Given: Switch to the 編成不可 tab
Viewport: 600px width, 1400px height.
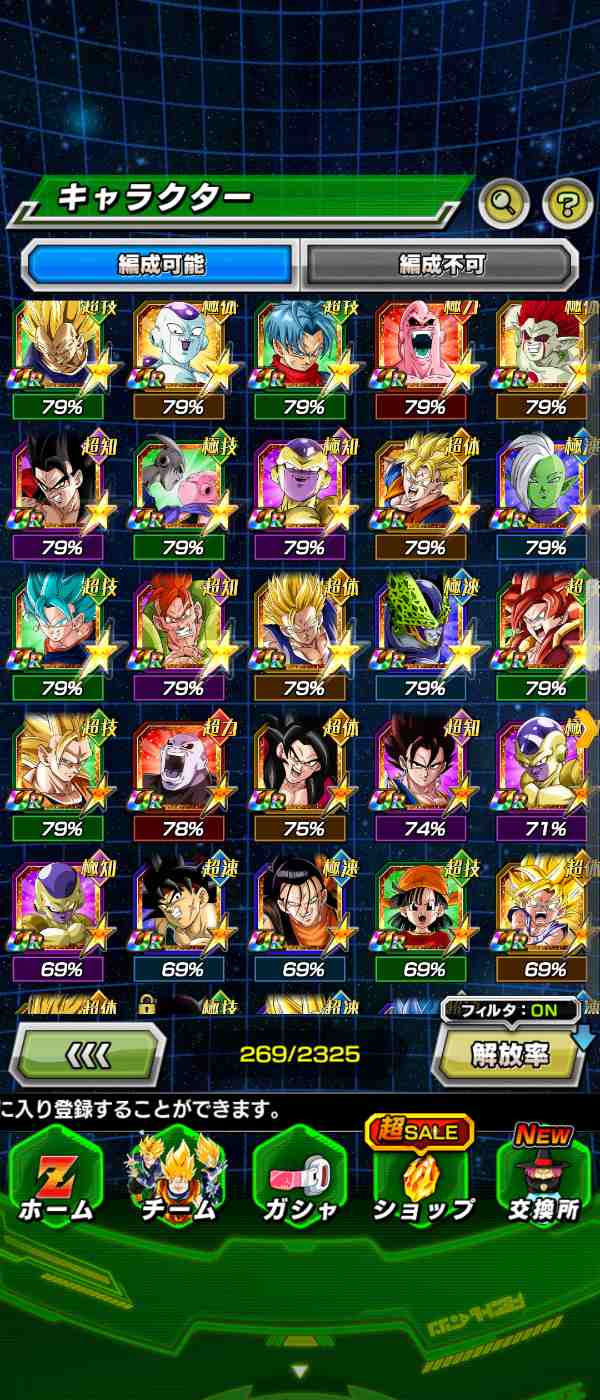Looking at the screenshot, I should 441,265.
